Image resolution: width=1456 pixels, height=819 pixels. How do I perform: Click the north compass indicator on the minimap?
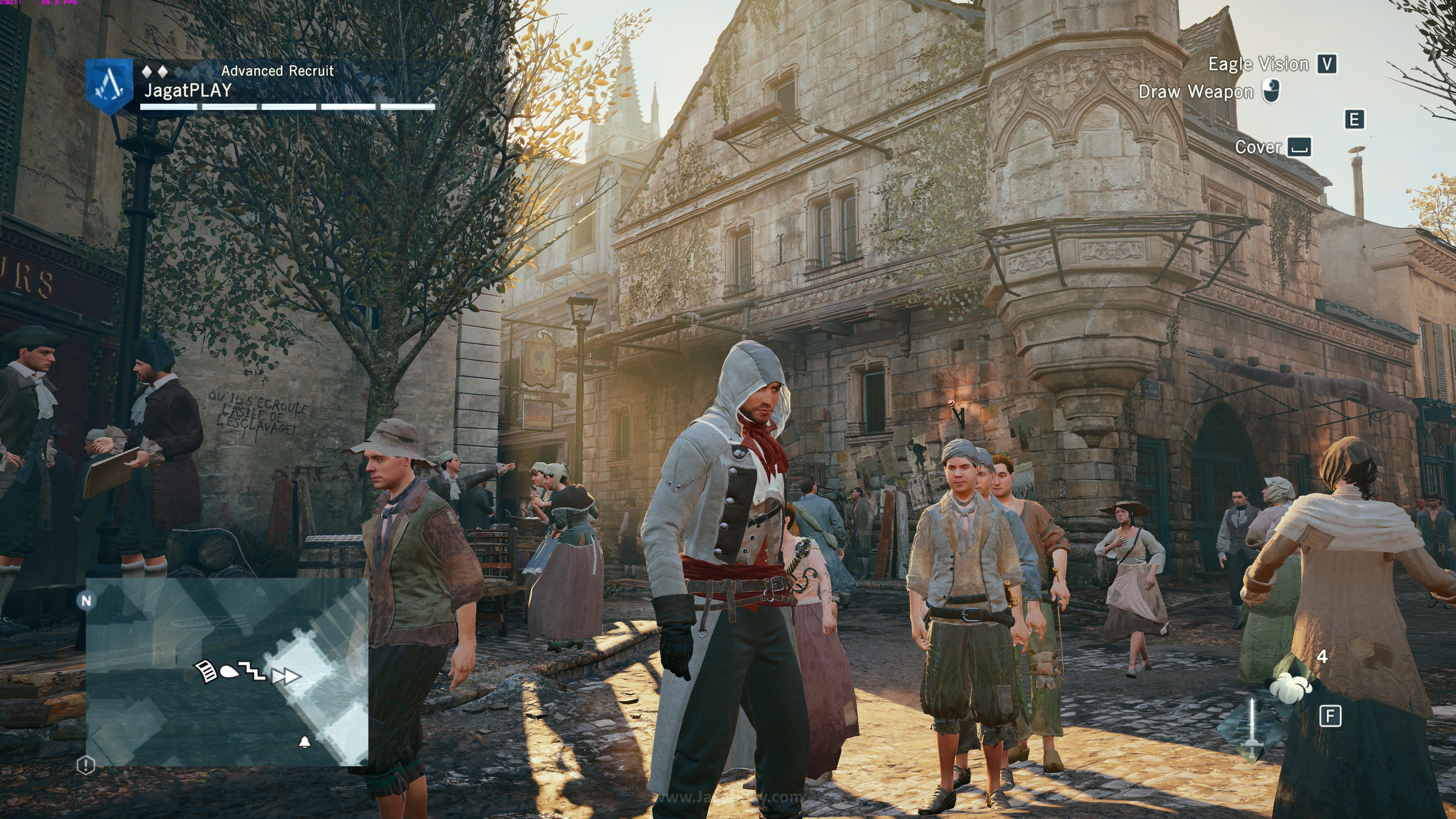click(86, 600)
